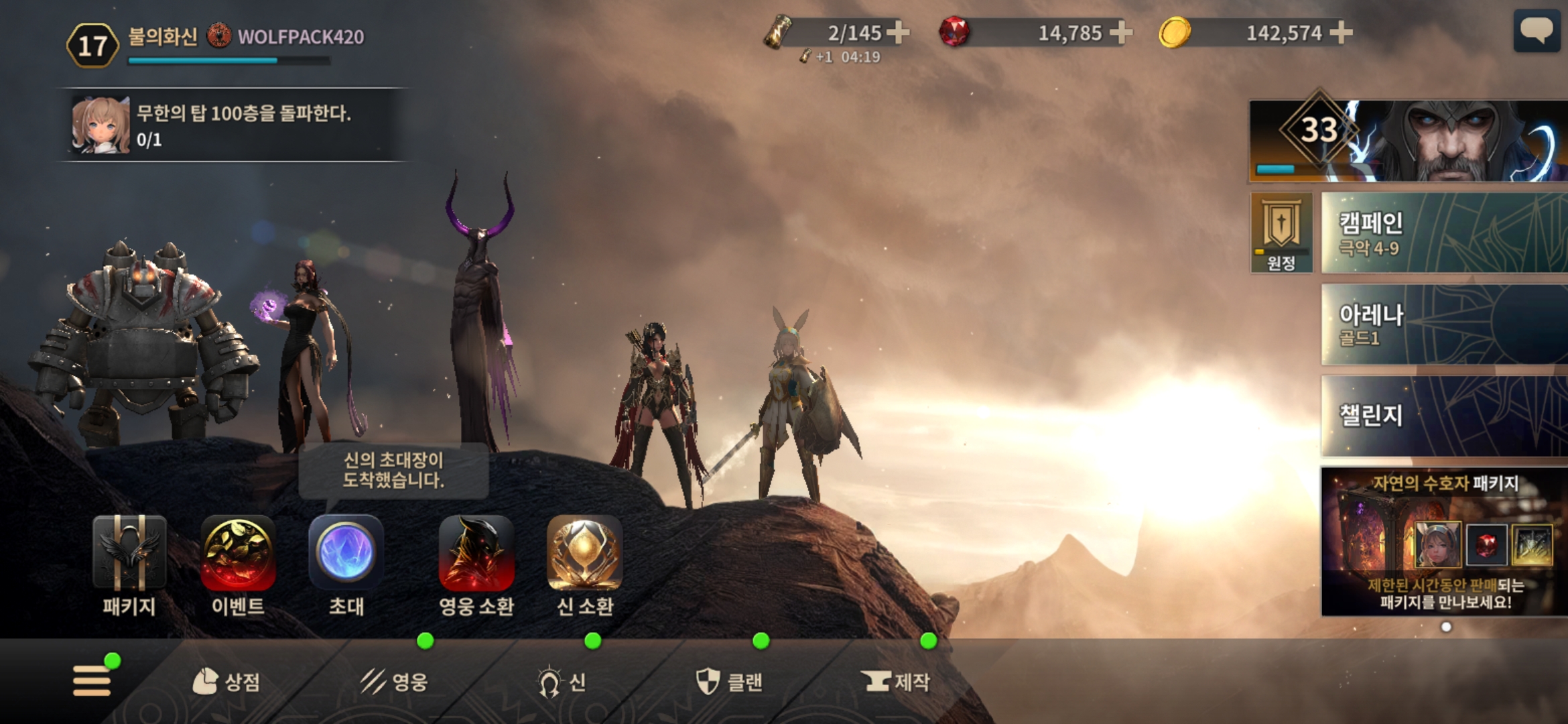
Task: Open the 원정 expedition banner
Action: (1281, 233)
